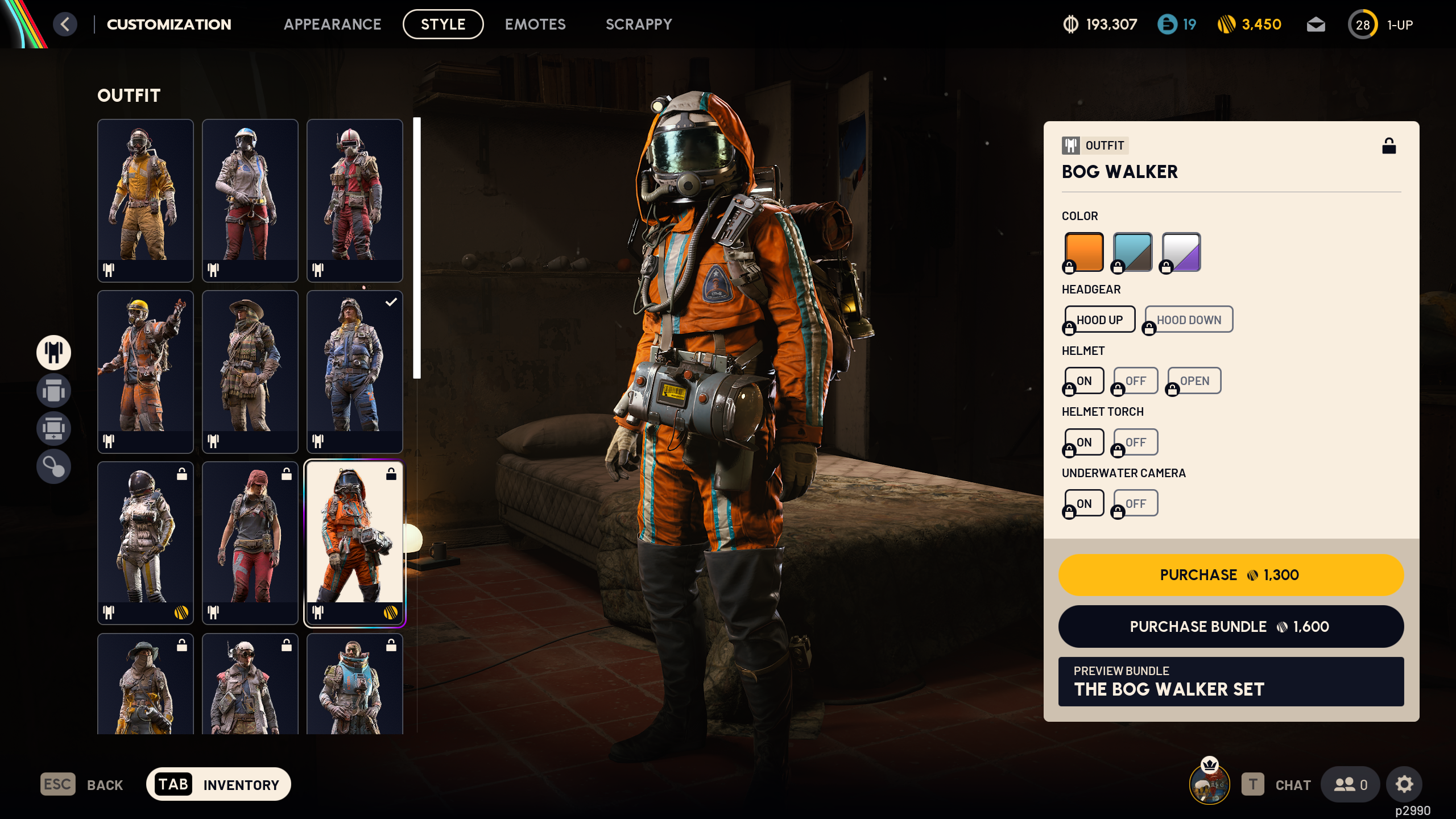This screenshot has width=1456, height=819.
Task: Open the social players counter icon
Action: [x=1350, y=784]
